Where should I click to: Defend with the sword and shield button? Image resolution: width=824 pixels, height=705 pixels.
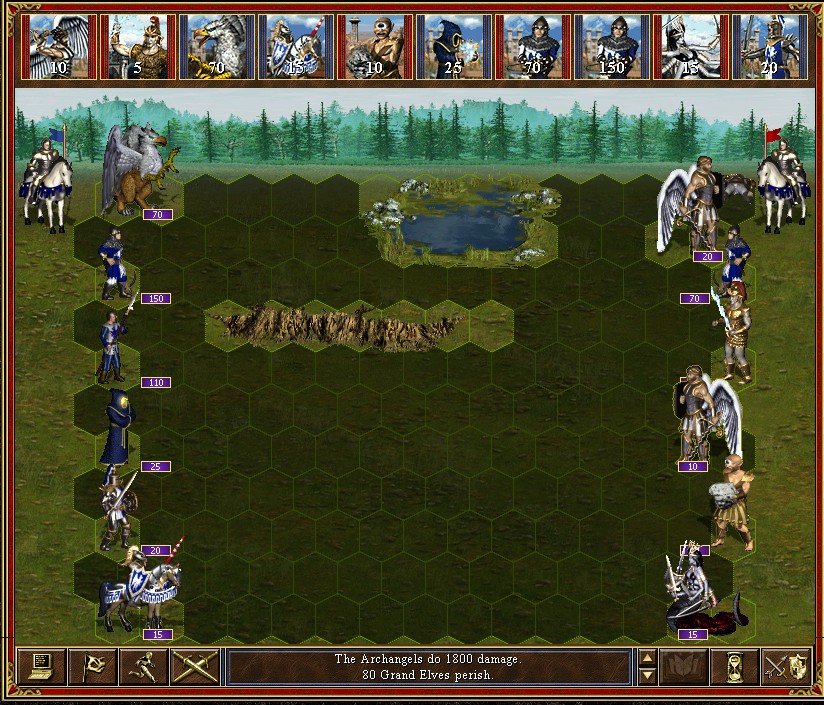coord(786,666)
